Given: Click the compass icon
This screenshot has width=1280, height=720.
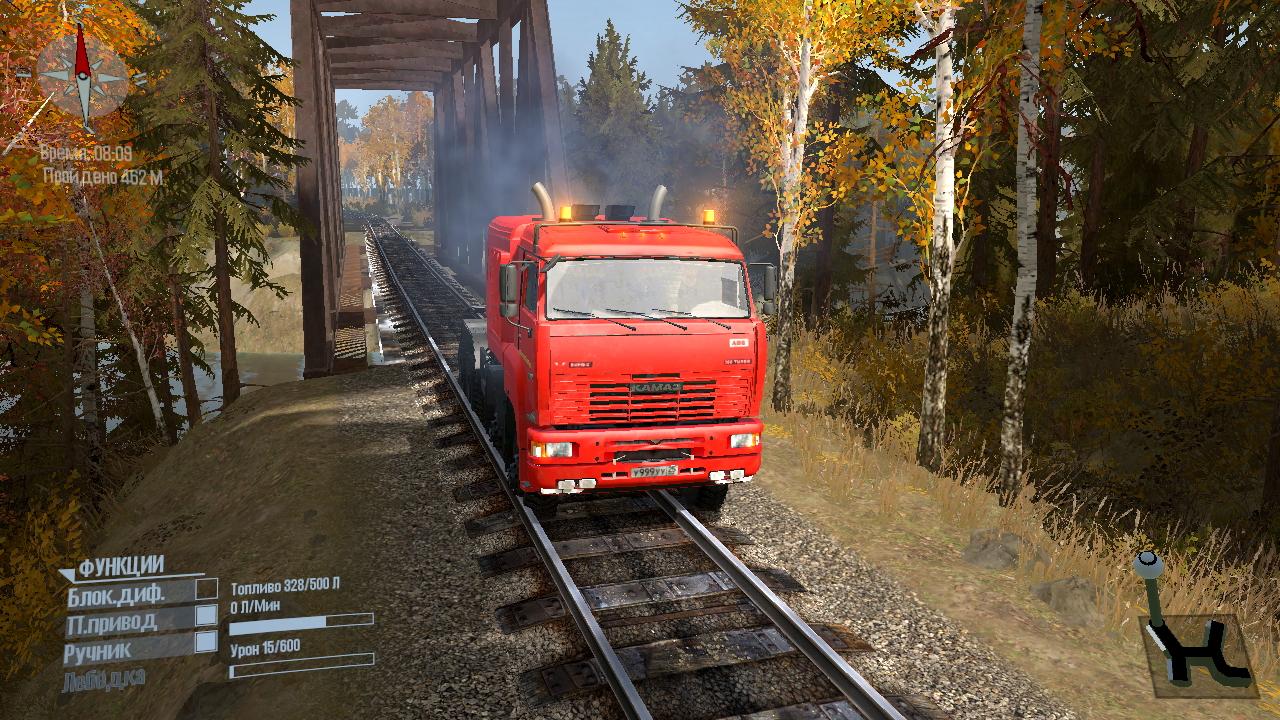Looking at the screenshot, I should click(x=83, y=74).
